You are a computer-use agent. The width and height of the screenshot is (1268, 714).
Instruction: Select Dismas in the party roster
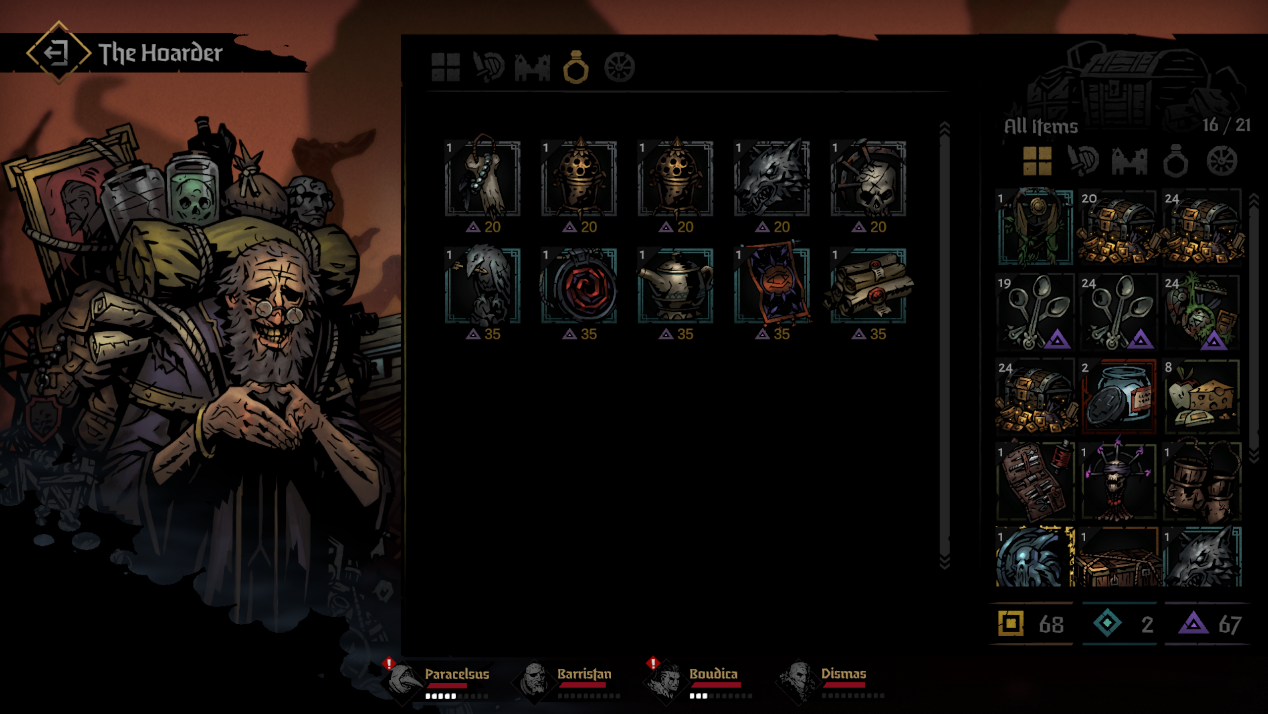[828, 680]
